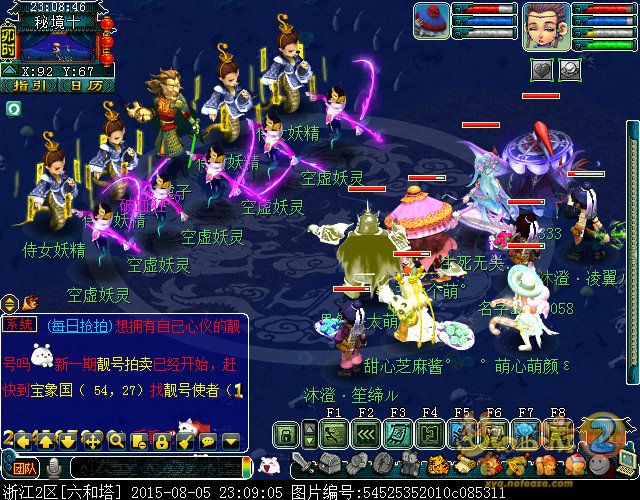
Task: Open the 指引 guide button
Action: pyautogui.click(x=29, y=86)
